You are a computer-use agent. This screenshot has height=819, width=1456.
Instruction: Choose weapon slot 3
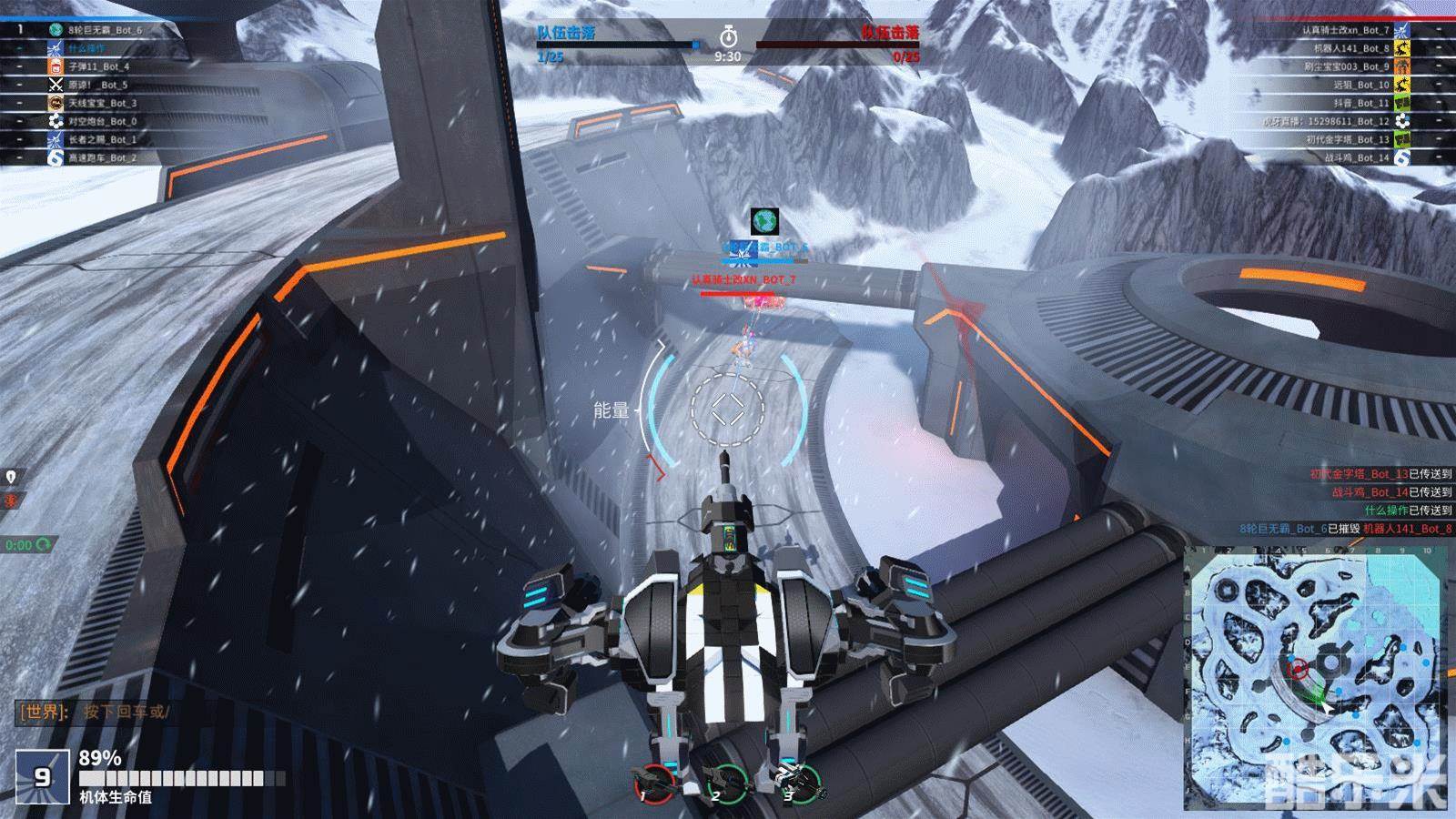(x=799, y=781)
